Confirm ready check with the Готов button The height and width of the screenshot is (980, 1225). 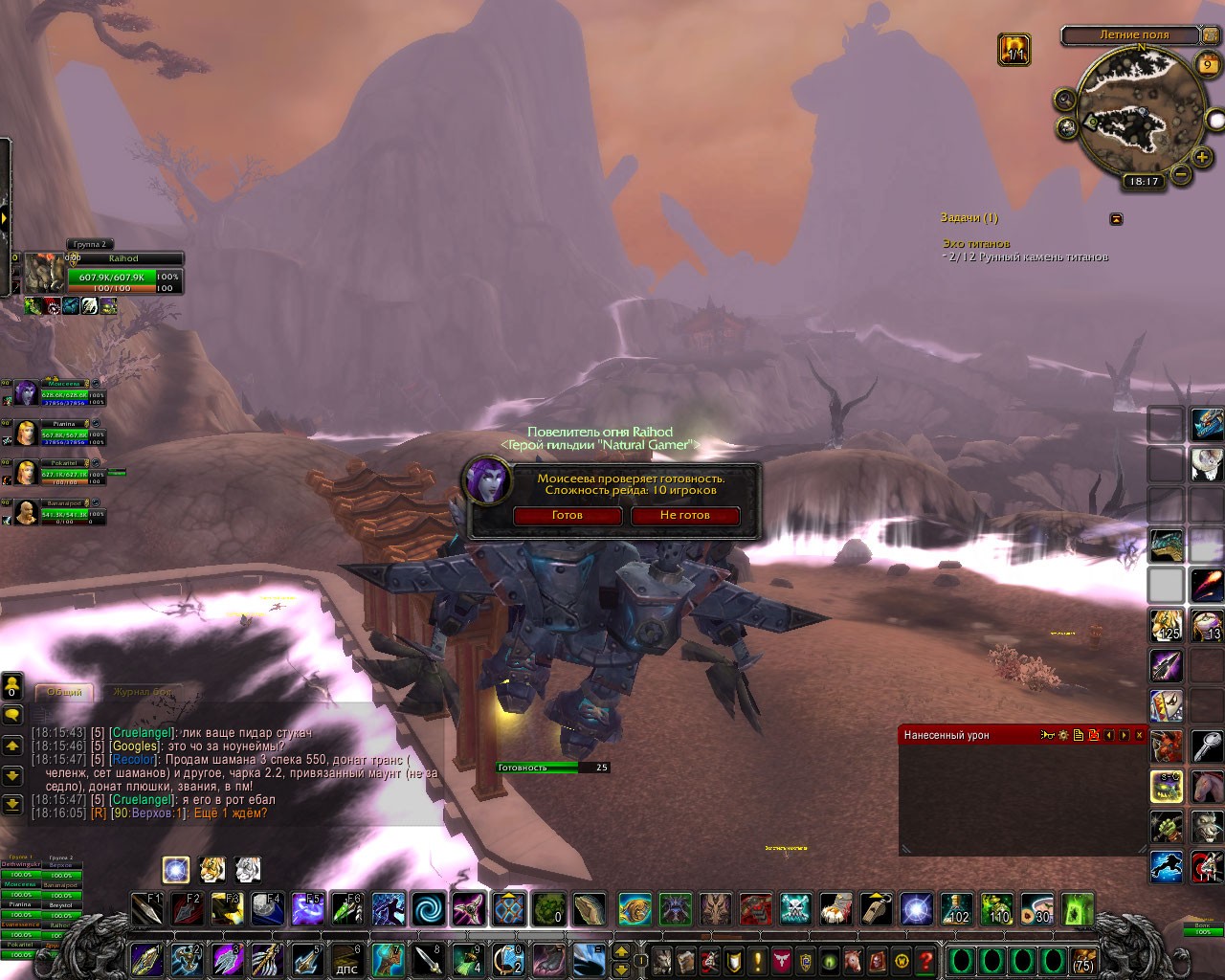568,516
